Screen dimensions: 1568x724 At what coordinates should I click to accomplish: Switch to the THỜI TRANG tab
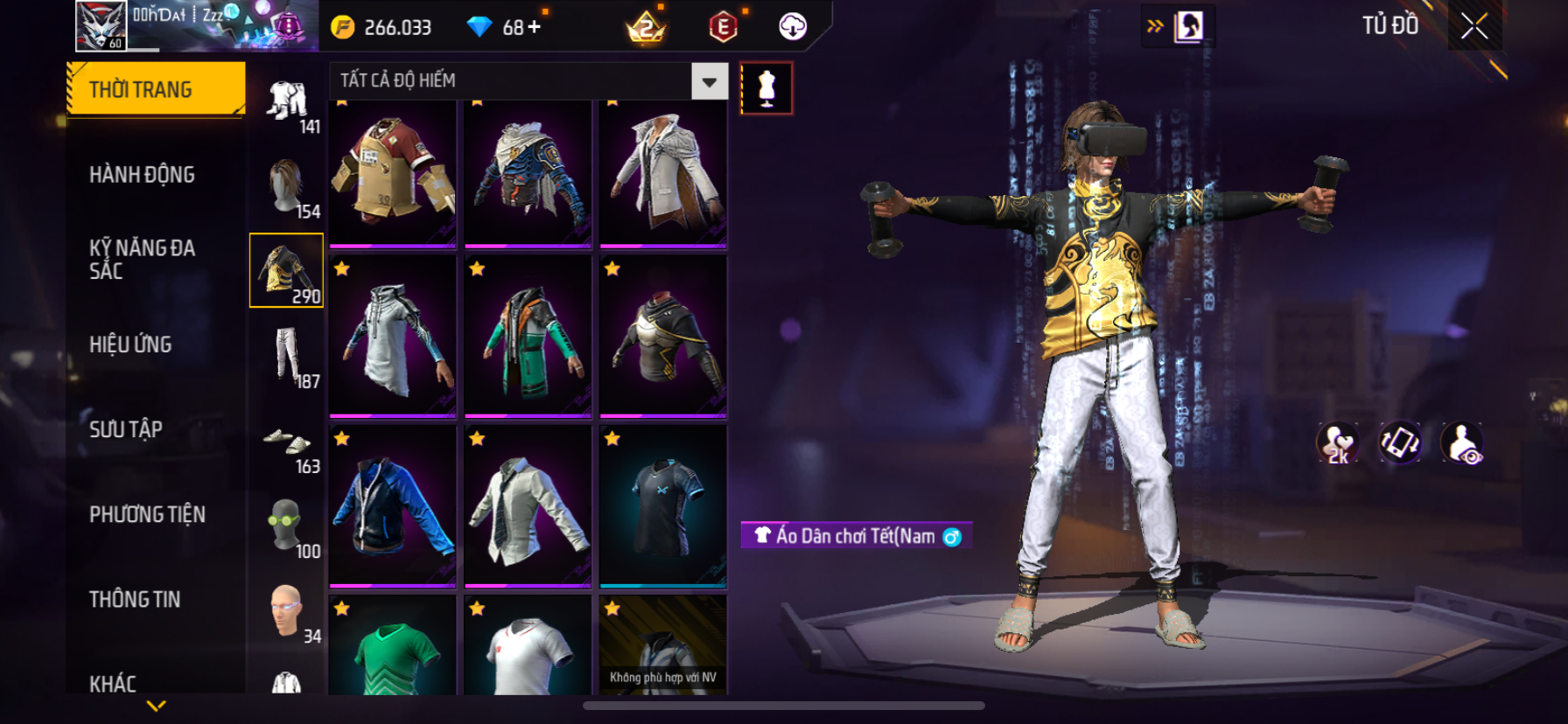click(x=156, y=89)
